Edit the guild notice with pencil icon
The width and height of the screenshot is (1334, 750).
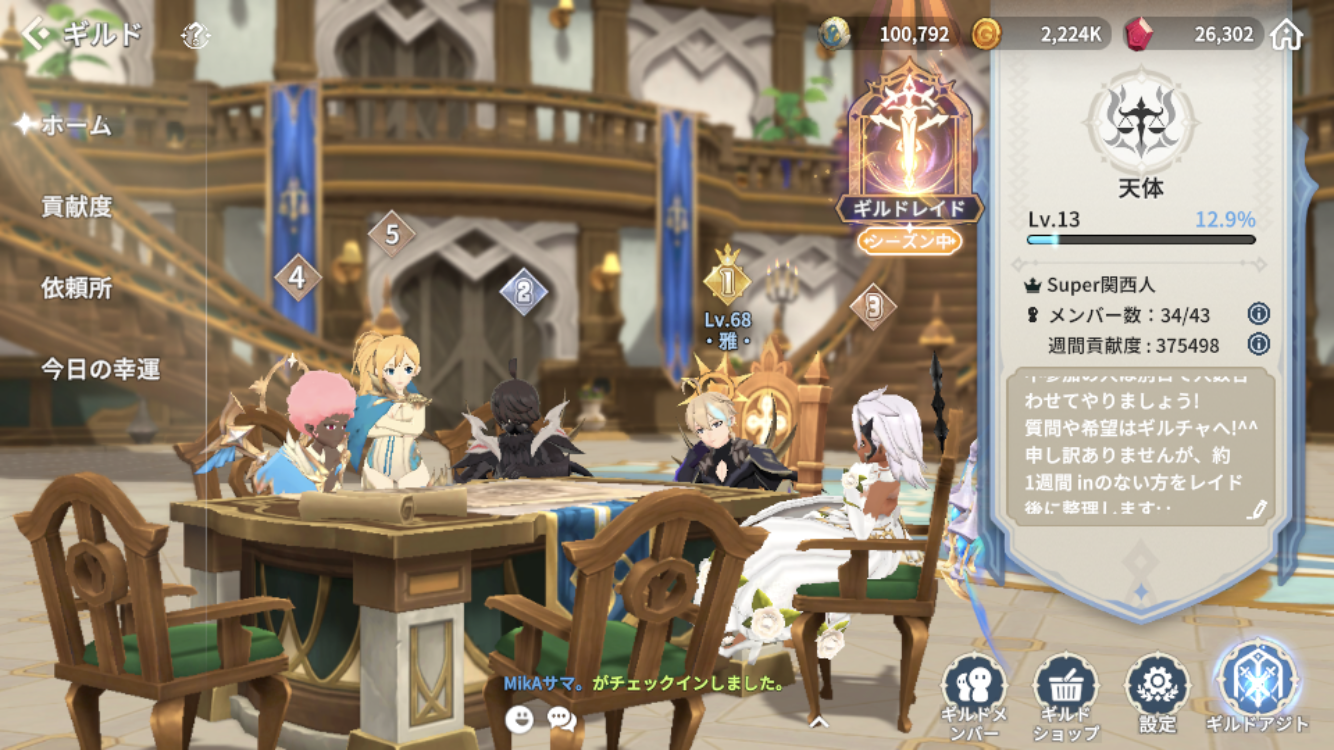point(1257,510)
